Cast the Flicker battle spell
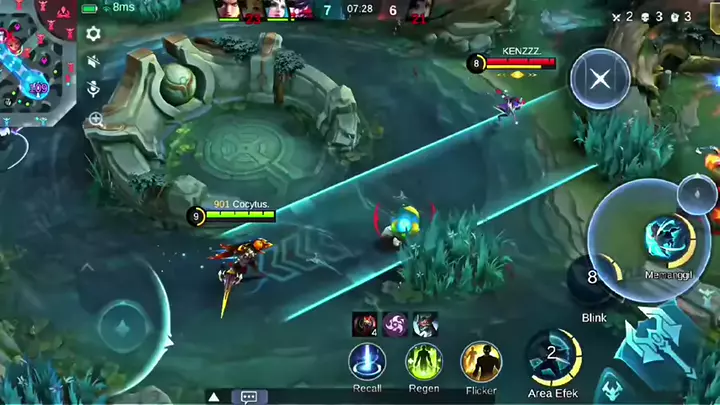 tap(481, 362)
